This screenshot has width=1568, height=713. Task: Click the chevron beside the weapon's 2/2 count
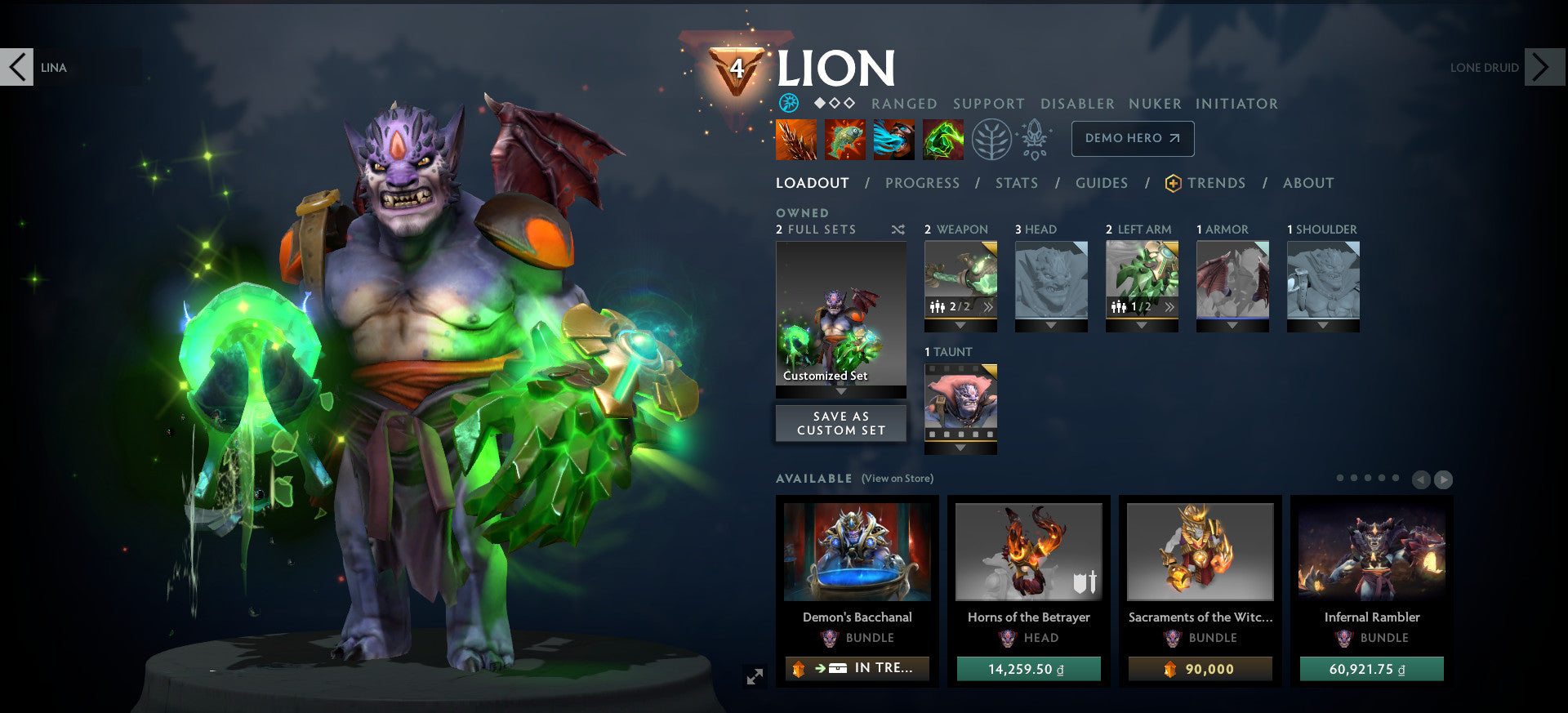(x=988, y=308)
